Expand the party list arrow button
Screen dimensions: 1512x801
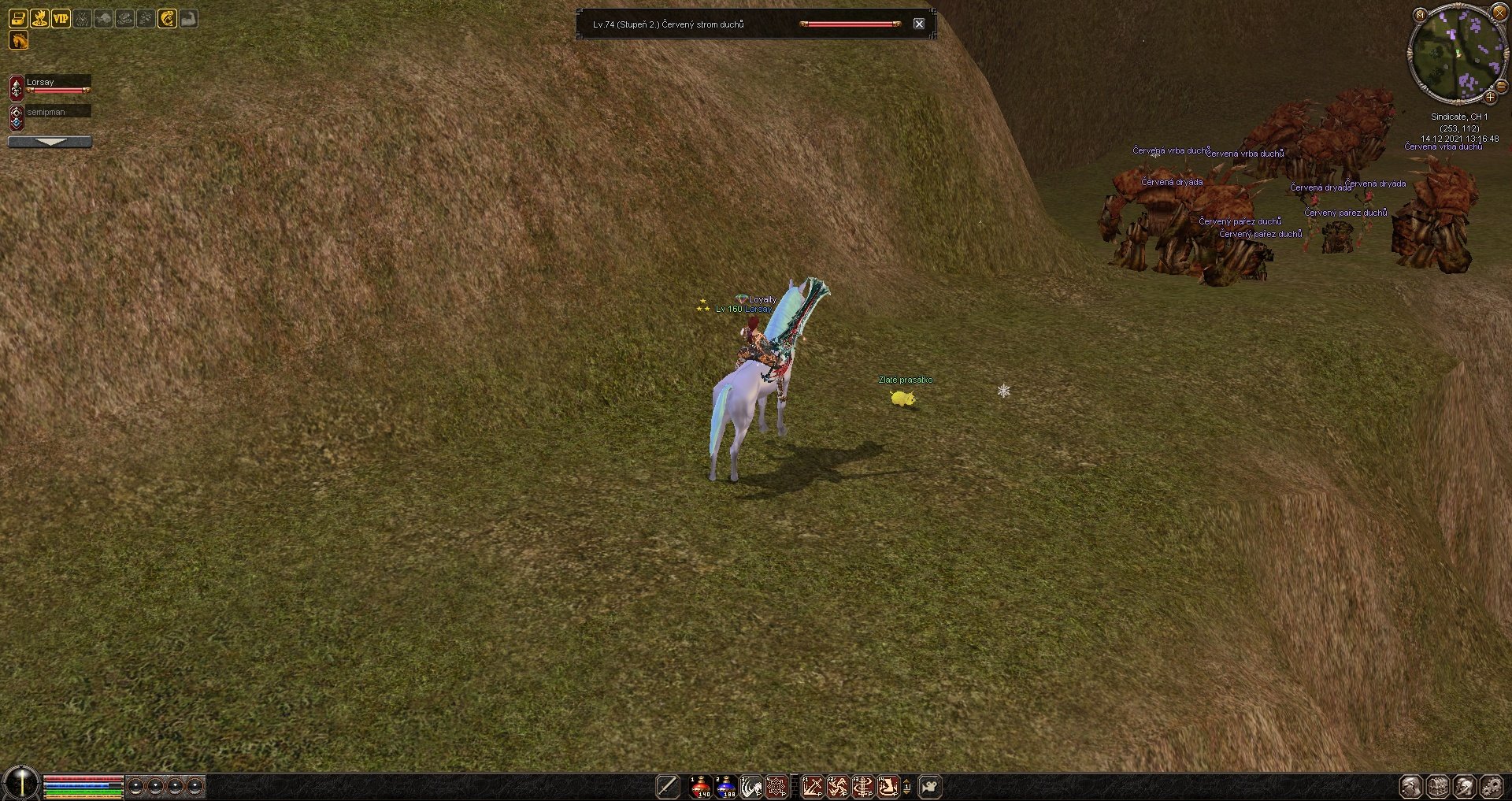click(x=50, y=142)
